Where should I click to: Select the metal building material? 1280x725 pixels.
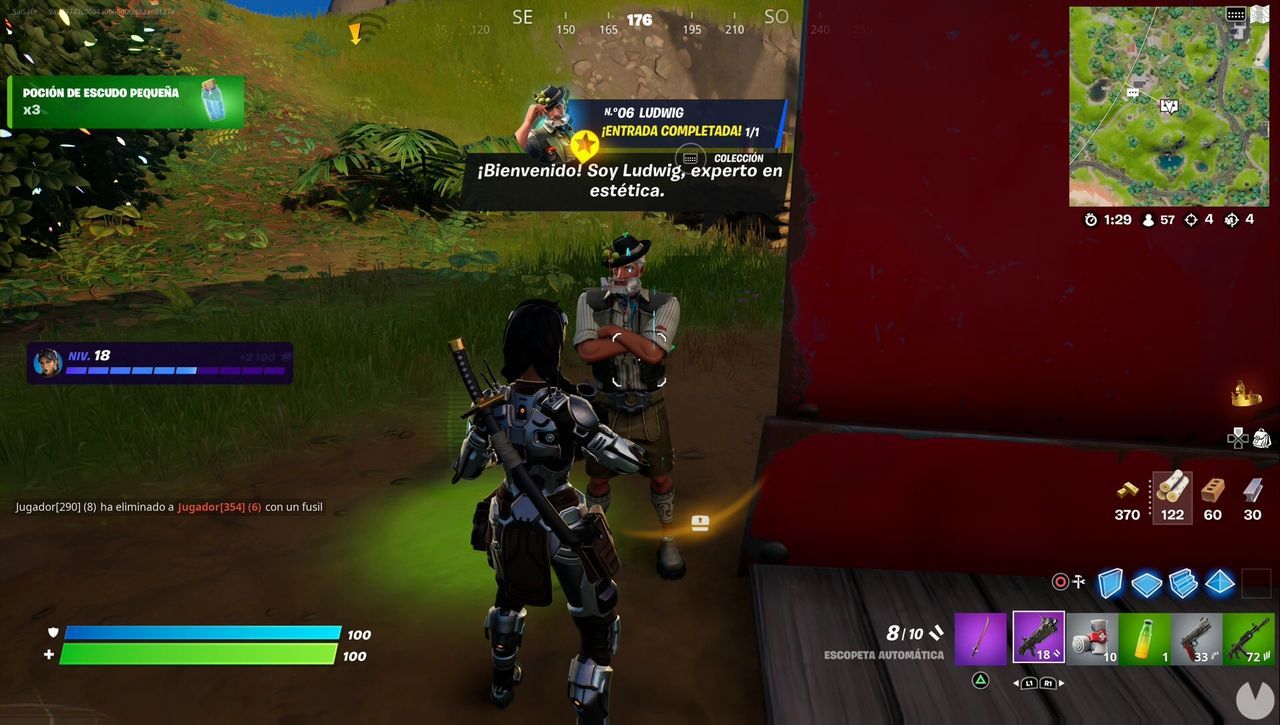[x=1252, y=495]
